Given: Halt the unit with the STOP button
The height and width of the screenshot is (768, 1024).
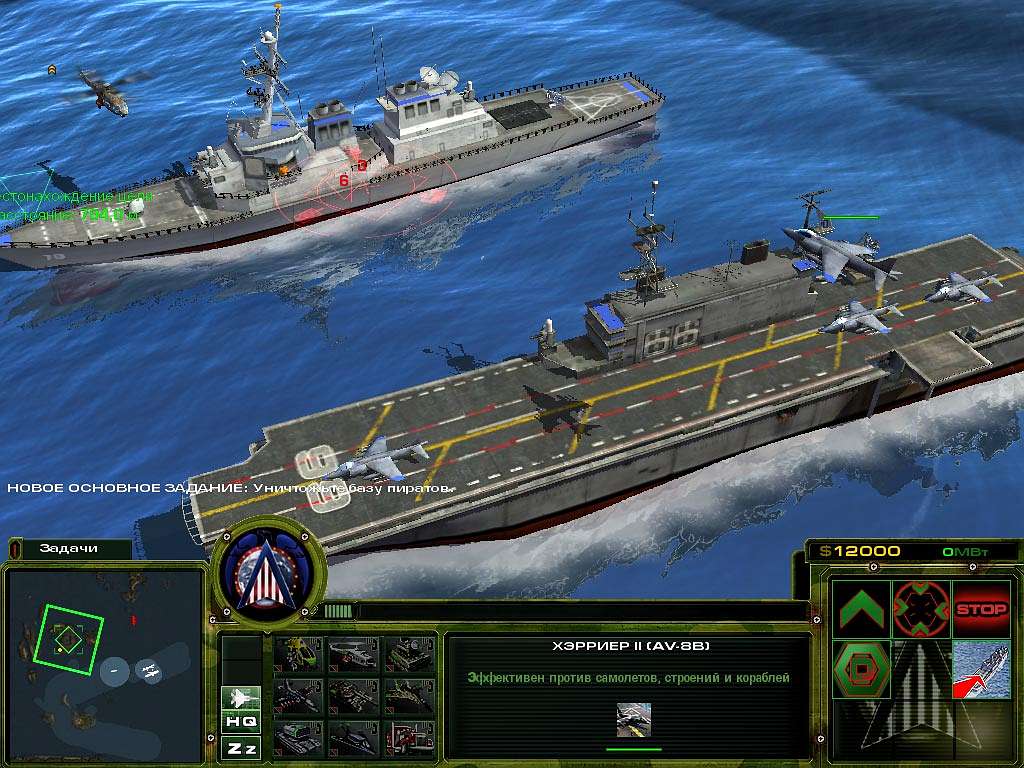Looking at the screenshot, I should (x=981, y=609).
